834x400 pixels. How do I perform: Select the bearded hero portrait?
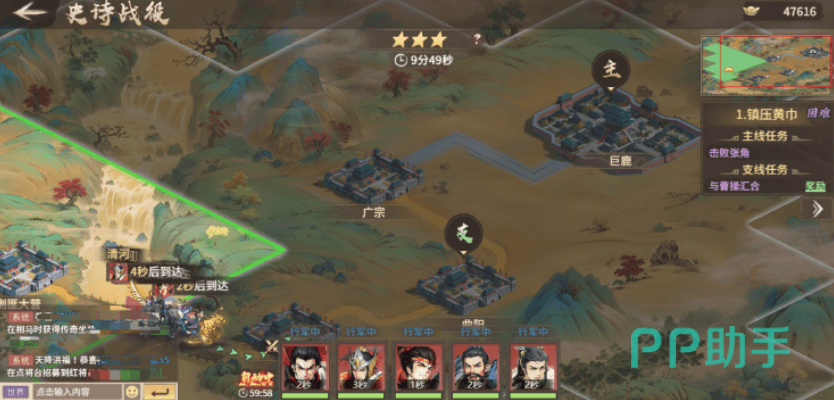pos(474,365)
